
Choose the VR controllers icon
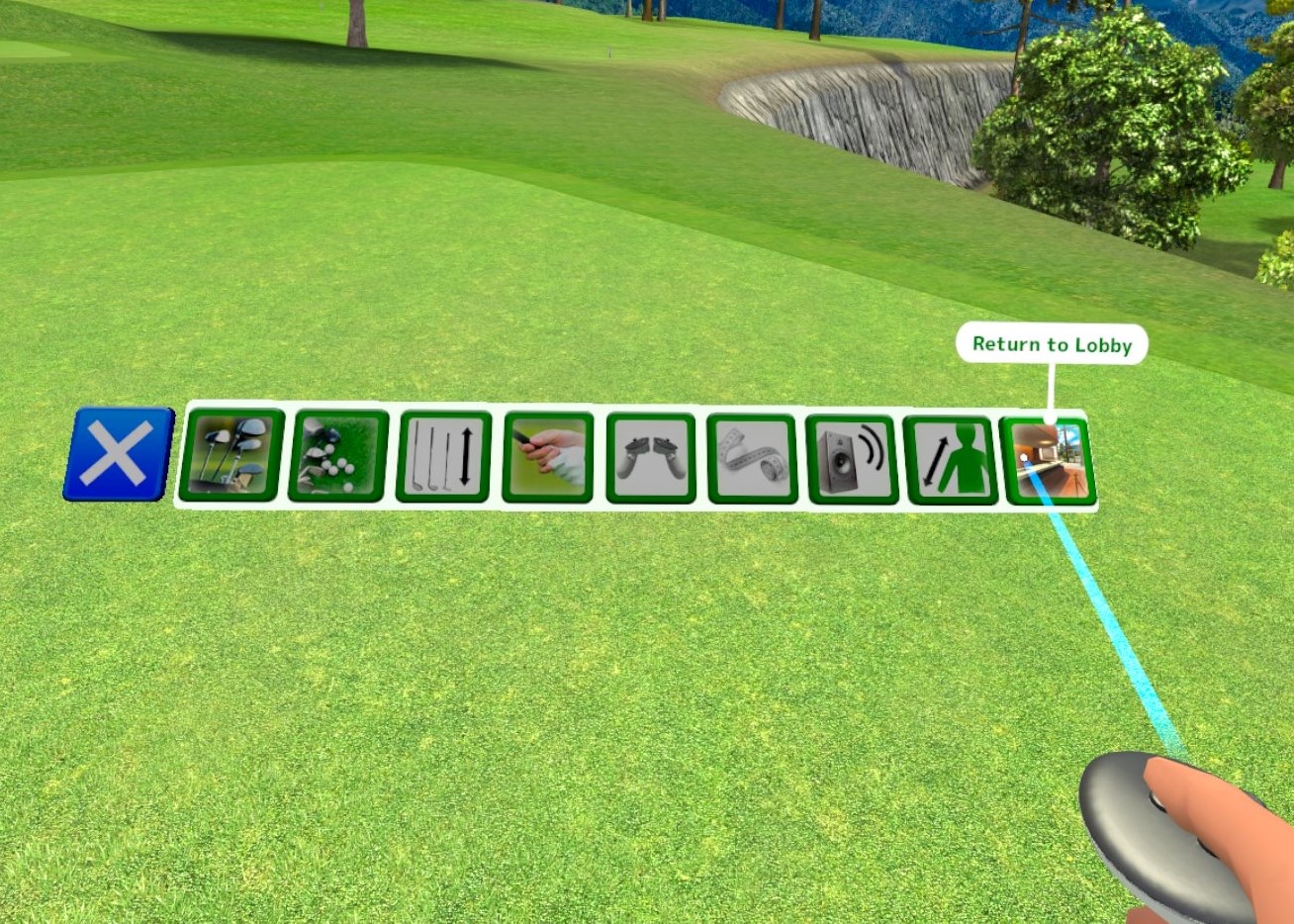pos(651,458)
